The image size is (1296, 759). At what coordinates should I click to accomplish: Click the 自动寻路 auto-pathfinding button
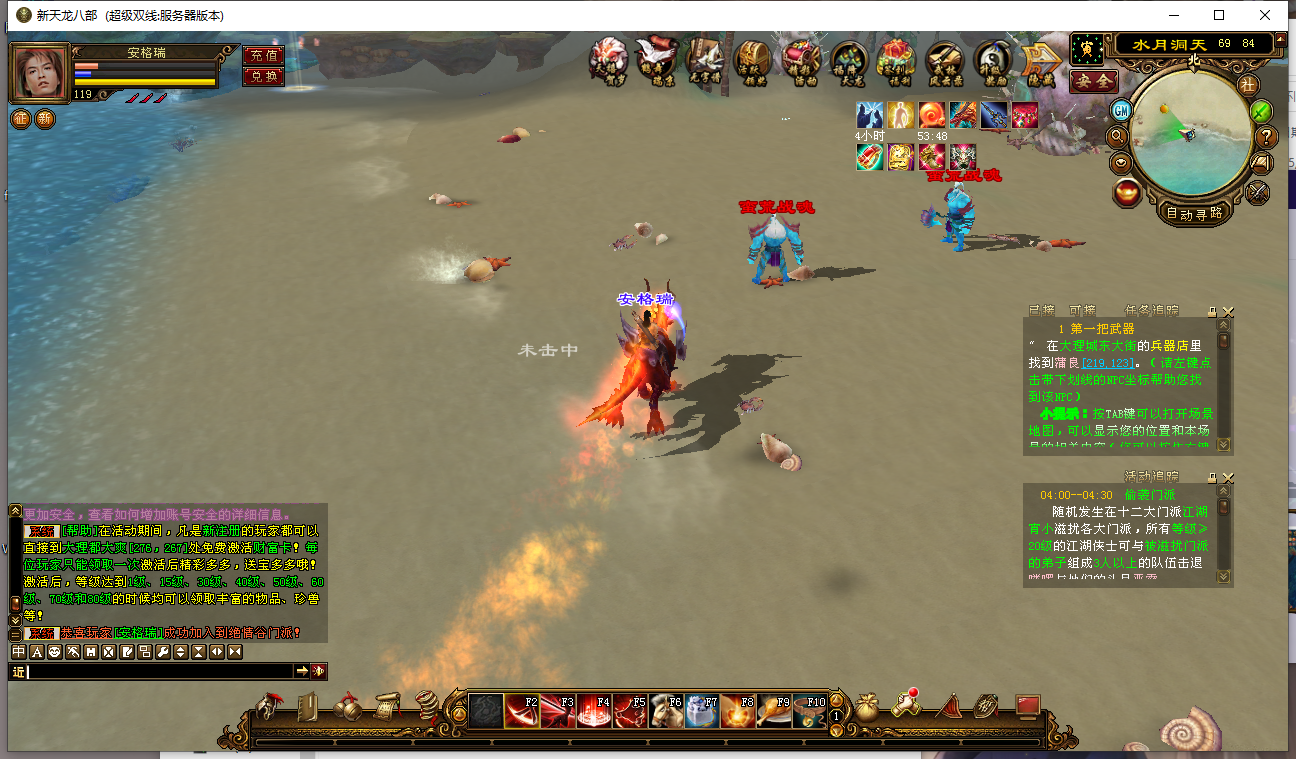point(1194,212)
